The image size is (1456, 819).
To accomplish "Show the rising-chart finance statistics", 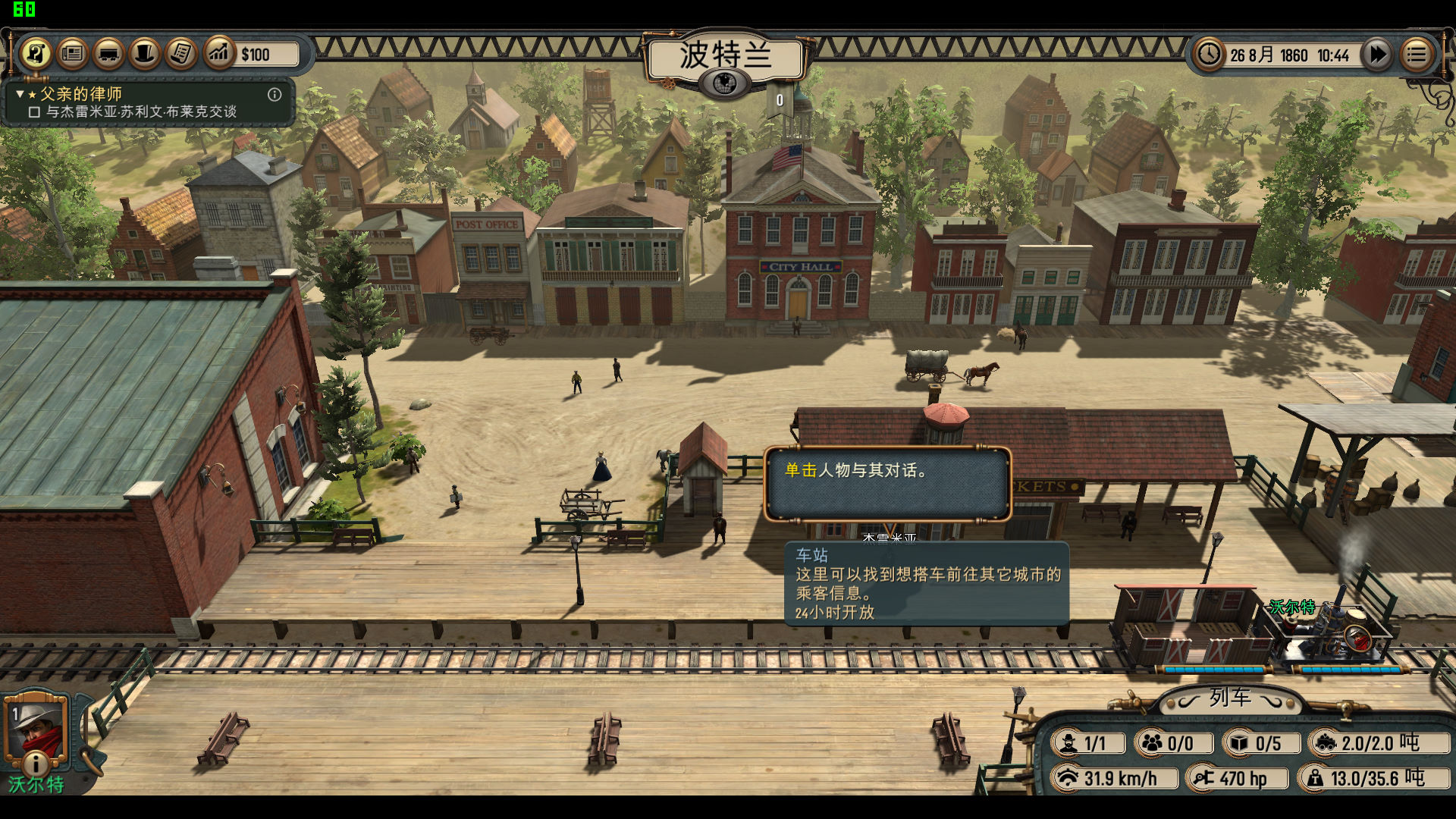I will tap(219, 54).
